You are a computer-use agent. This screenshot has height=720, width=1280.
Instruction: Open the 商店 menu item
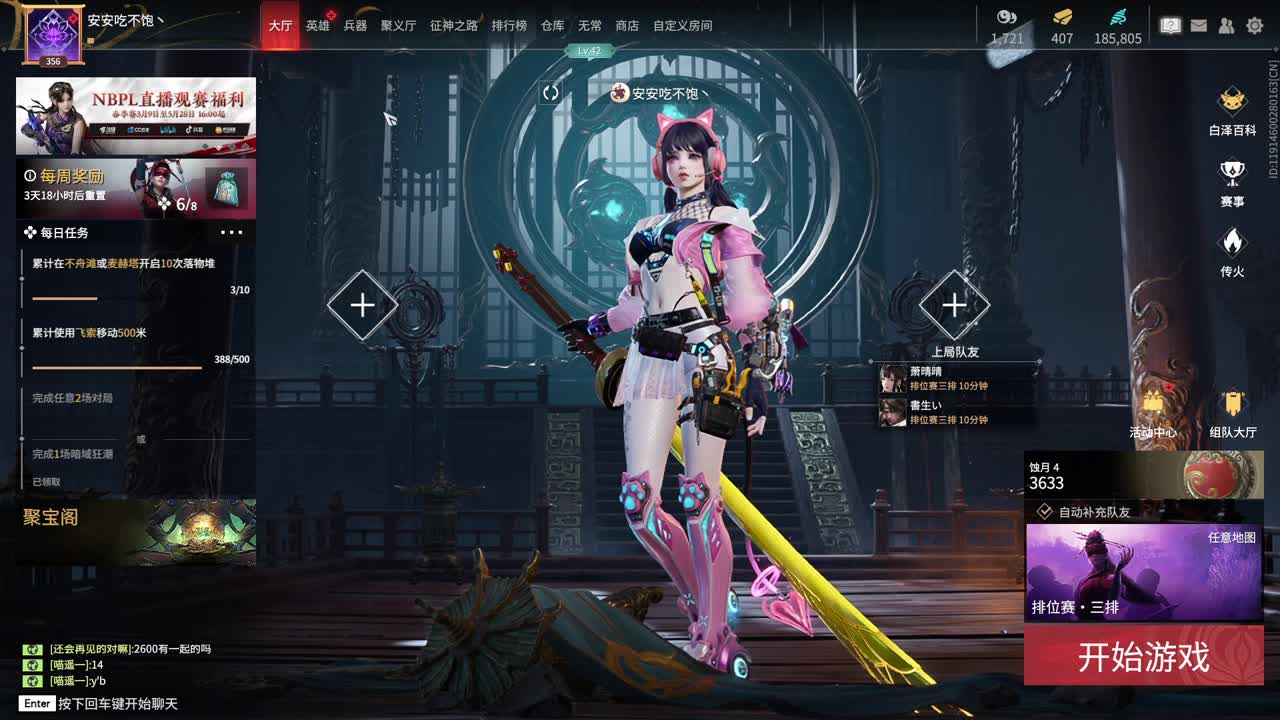point(627,26)
